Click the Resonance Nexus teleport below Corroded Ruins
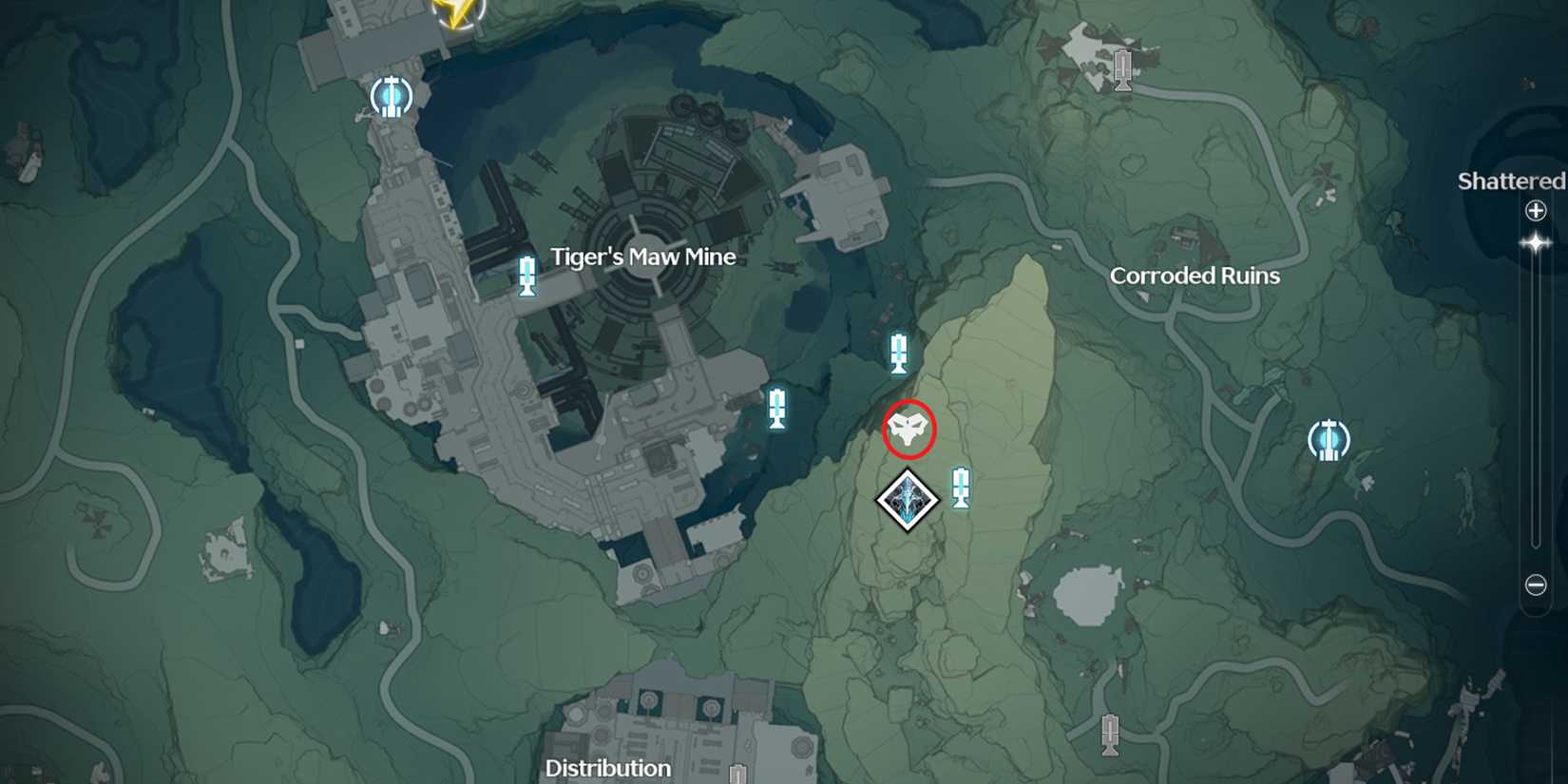This screenshot has height=784, width=1568. [x=1329, y=439]
